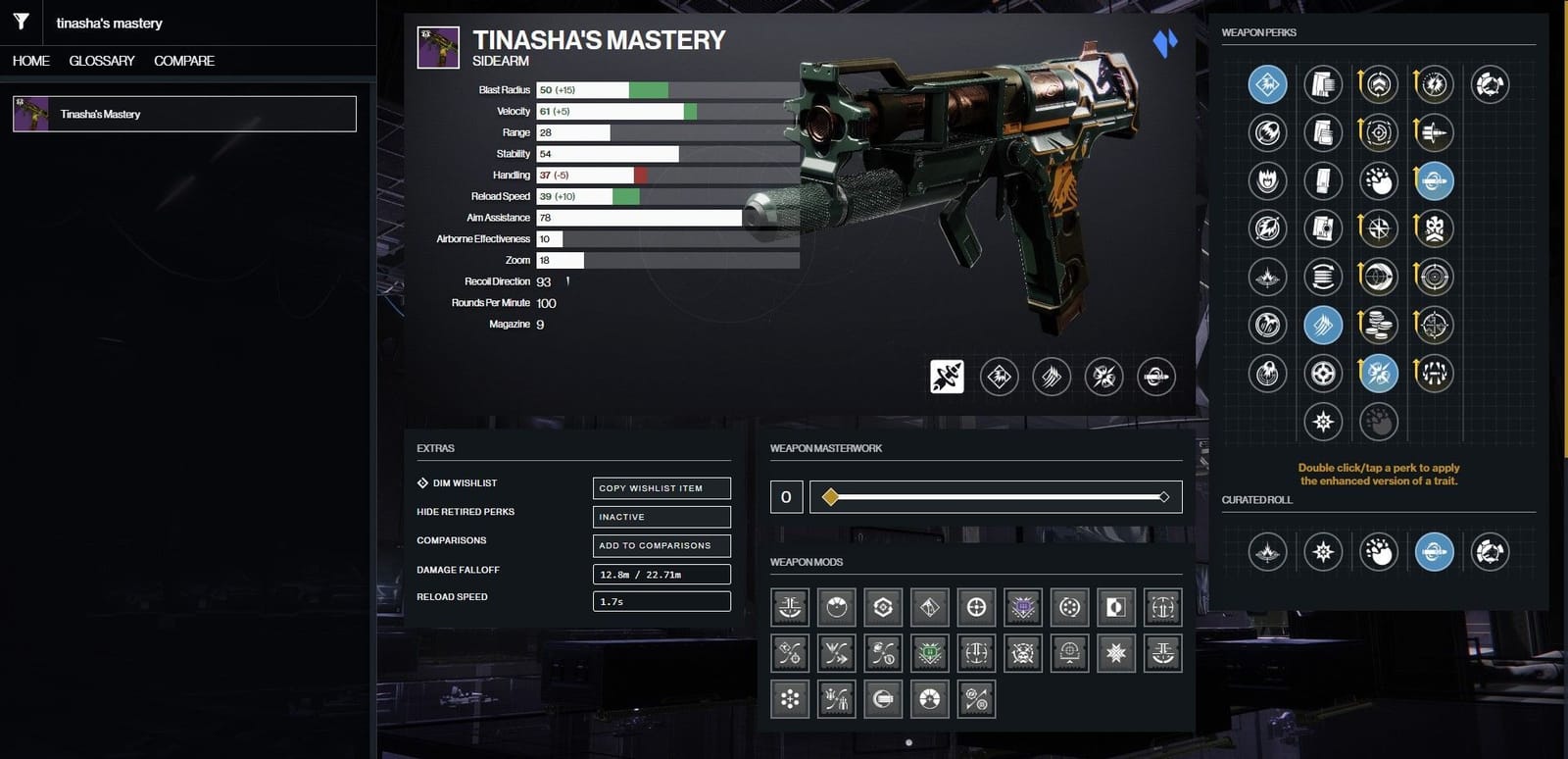Select the blue highlighted launcher perk in Weapon Perks
1568x759 pixels.
coord(1266,84)
